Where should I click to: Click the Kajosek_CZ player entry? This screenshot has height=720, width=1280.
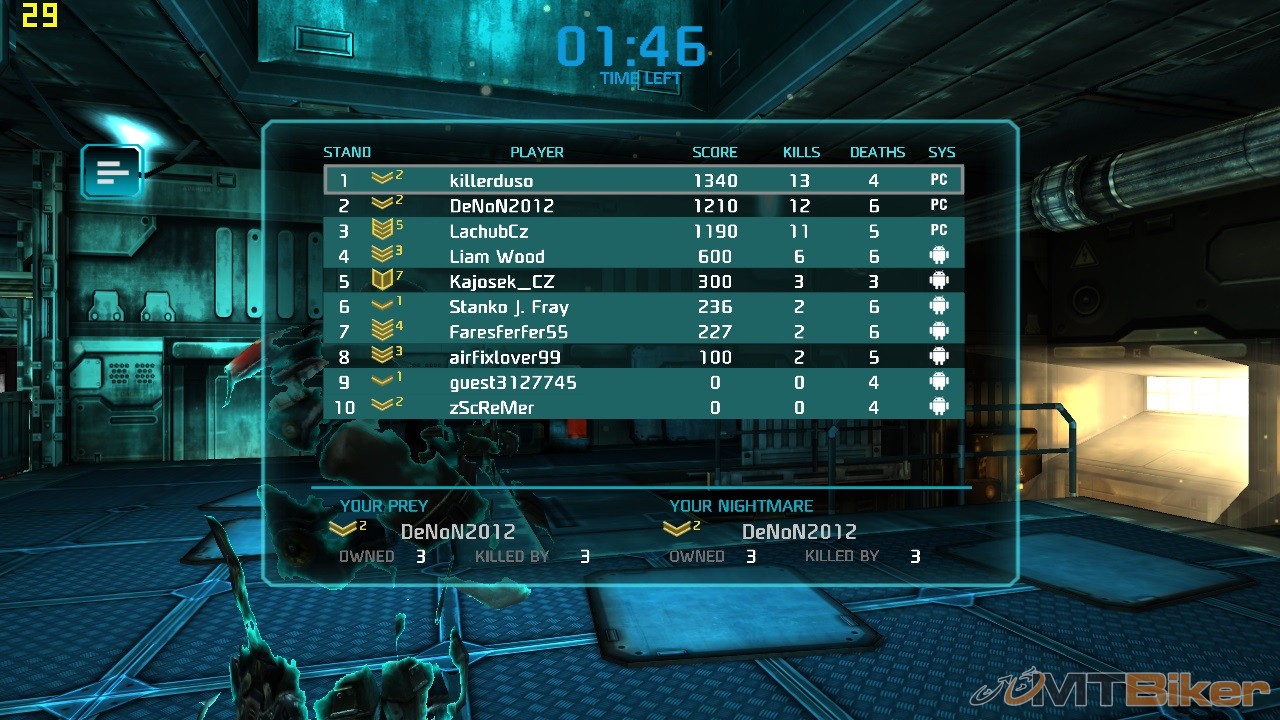coord(643,282)
